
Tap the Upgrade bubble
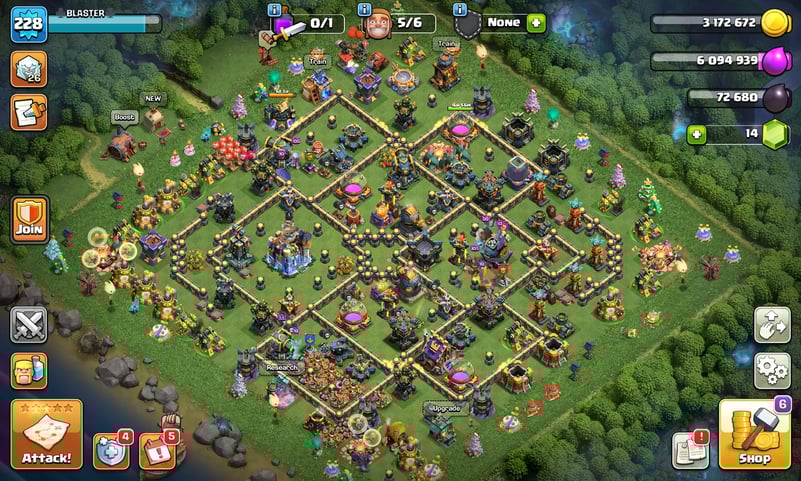pos(445,408)
